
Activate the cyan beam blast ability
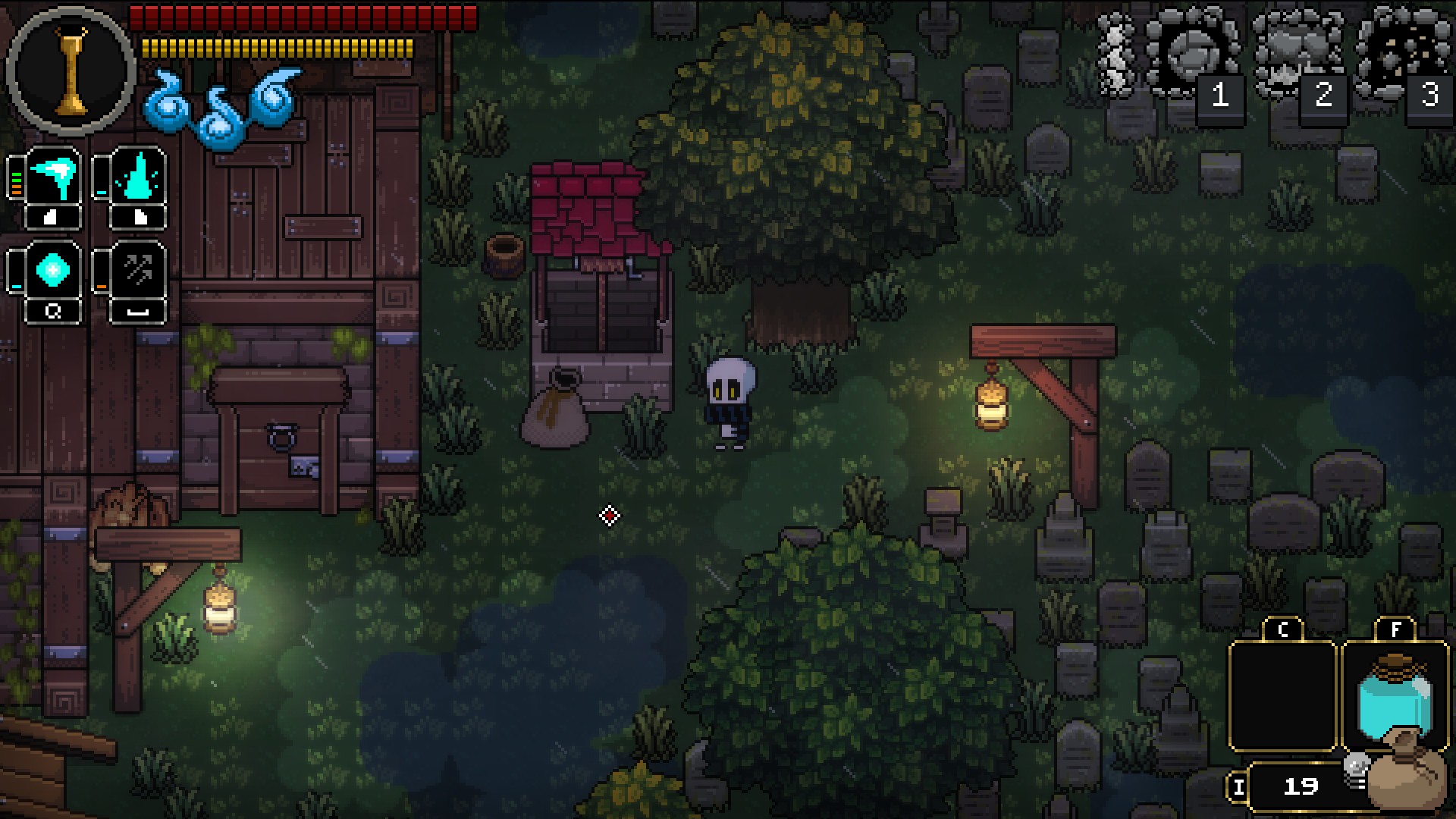[53, 177]
